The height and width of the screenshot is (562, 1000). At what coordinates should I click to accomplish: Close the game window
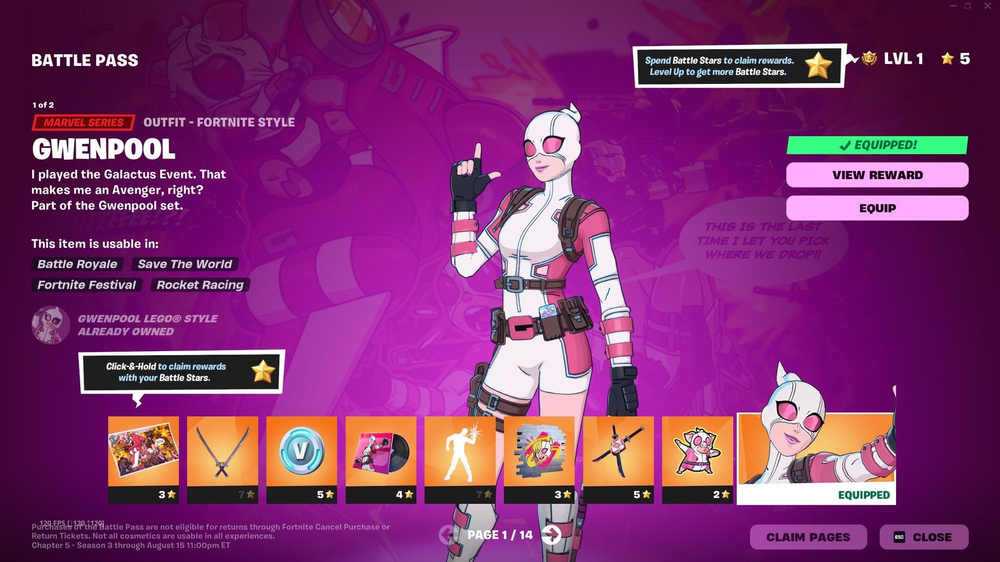point(988,6)
